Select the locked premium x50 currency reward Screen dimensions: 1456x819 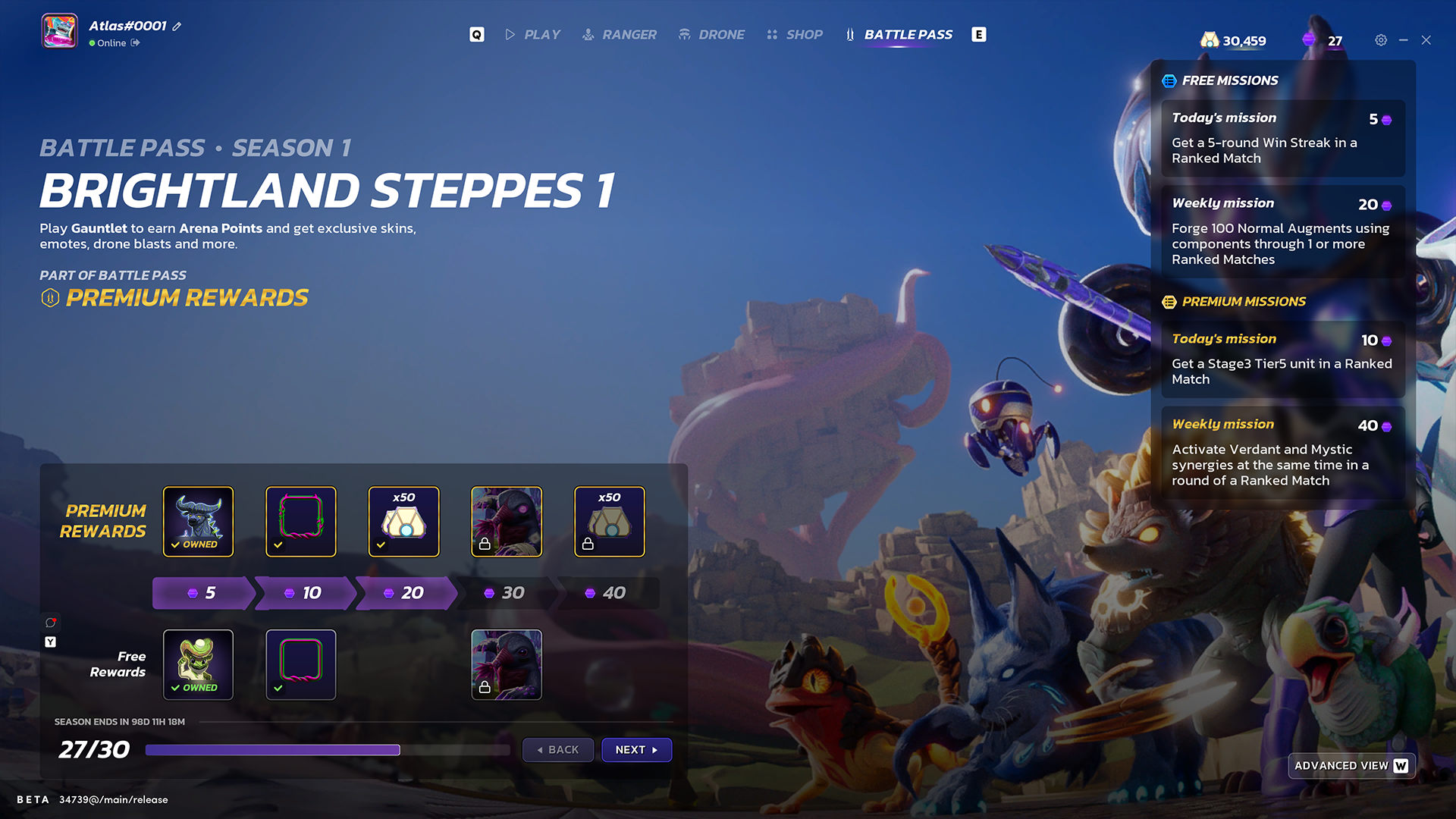[x=610, y=522]
